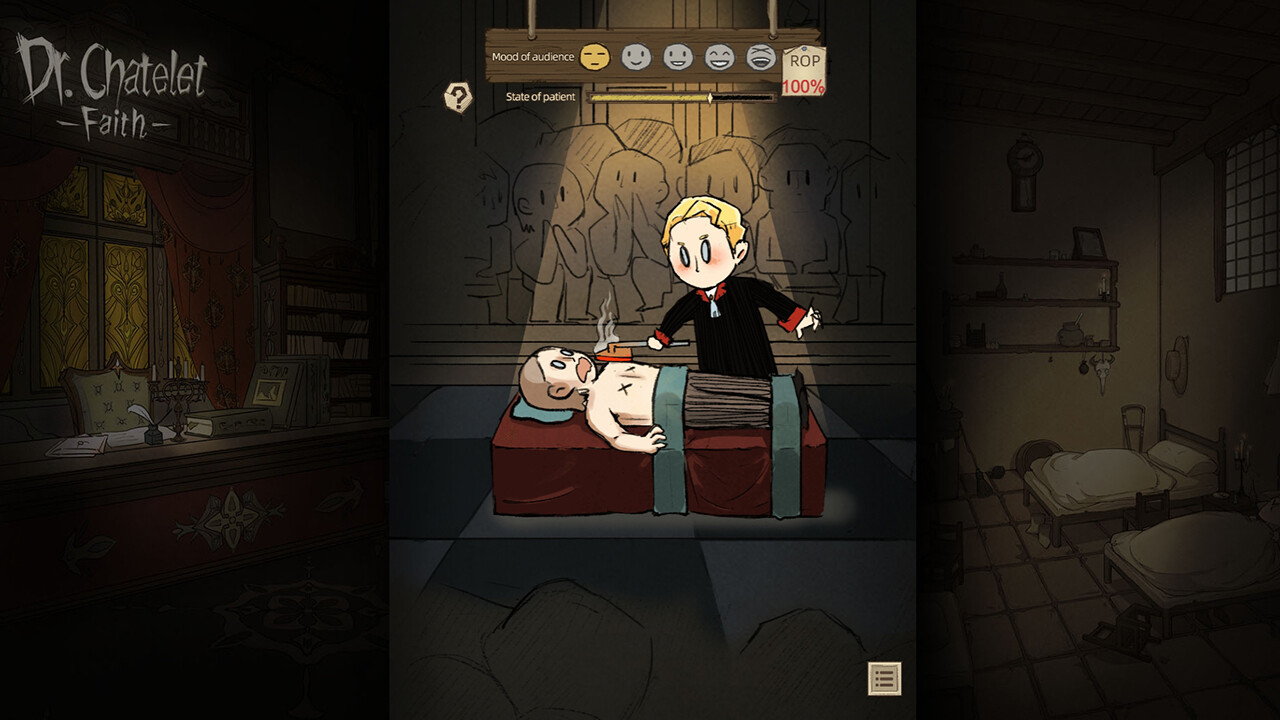Image resolution: width=1280 pixels, height=720 pixels.
Task: Click the ROP percentage indicator
Action: pos(804,87)
